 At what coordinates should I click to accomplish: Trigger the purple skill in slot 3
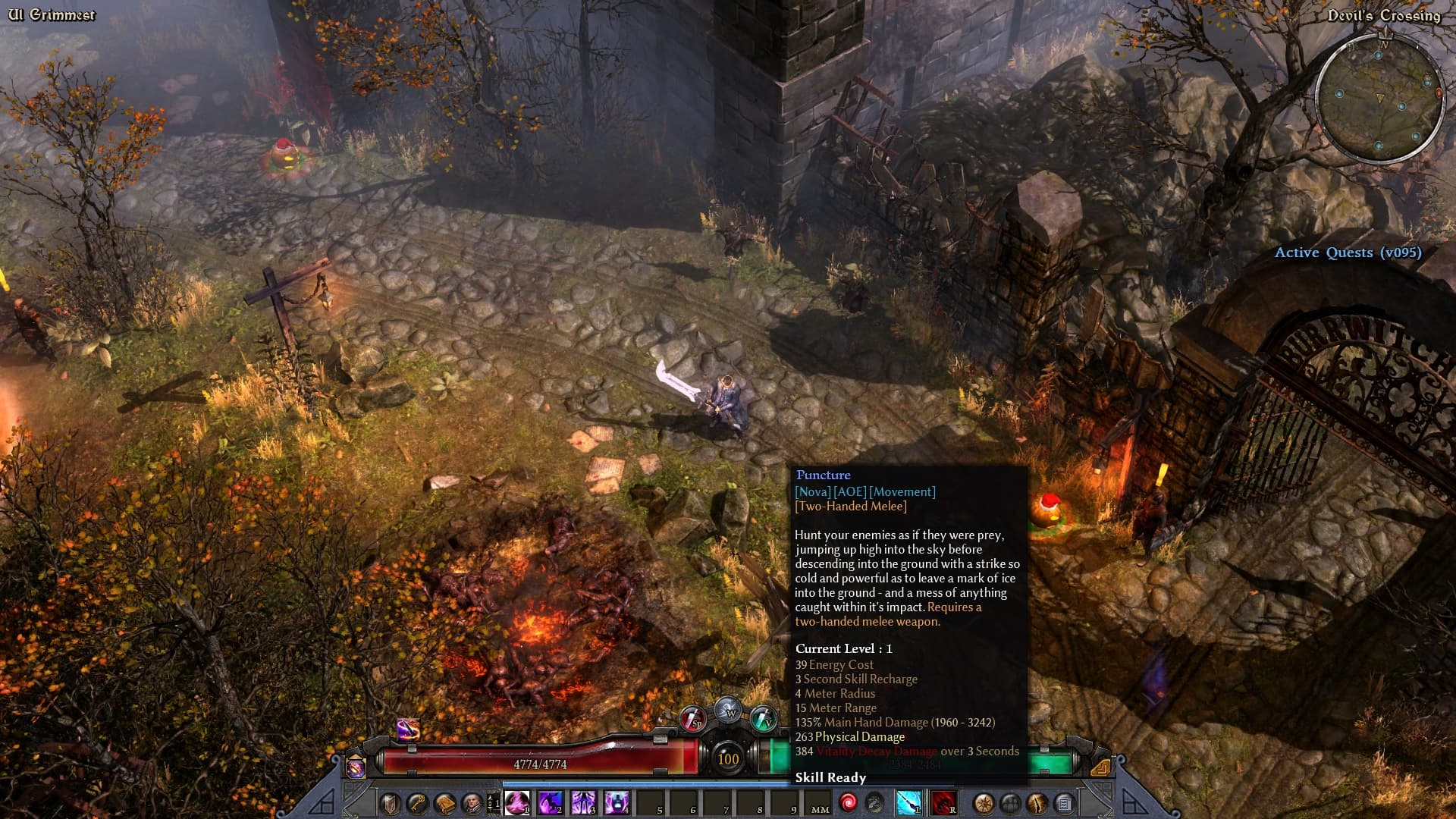[584, 802]
